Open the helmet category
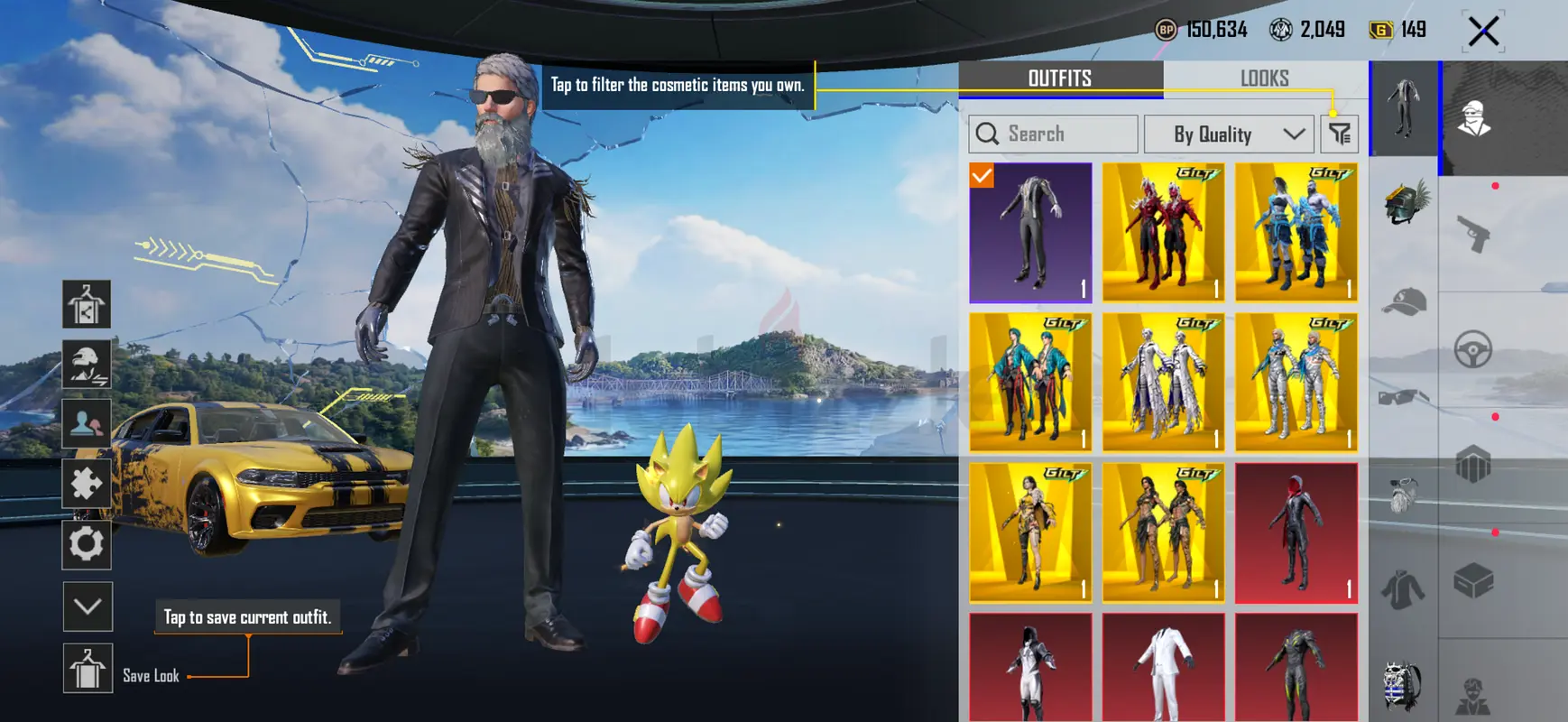 tap(1404, 202)
